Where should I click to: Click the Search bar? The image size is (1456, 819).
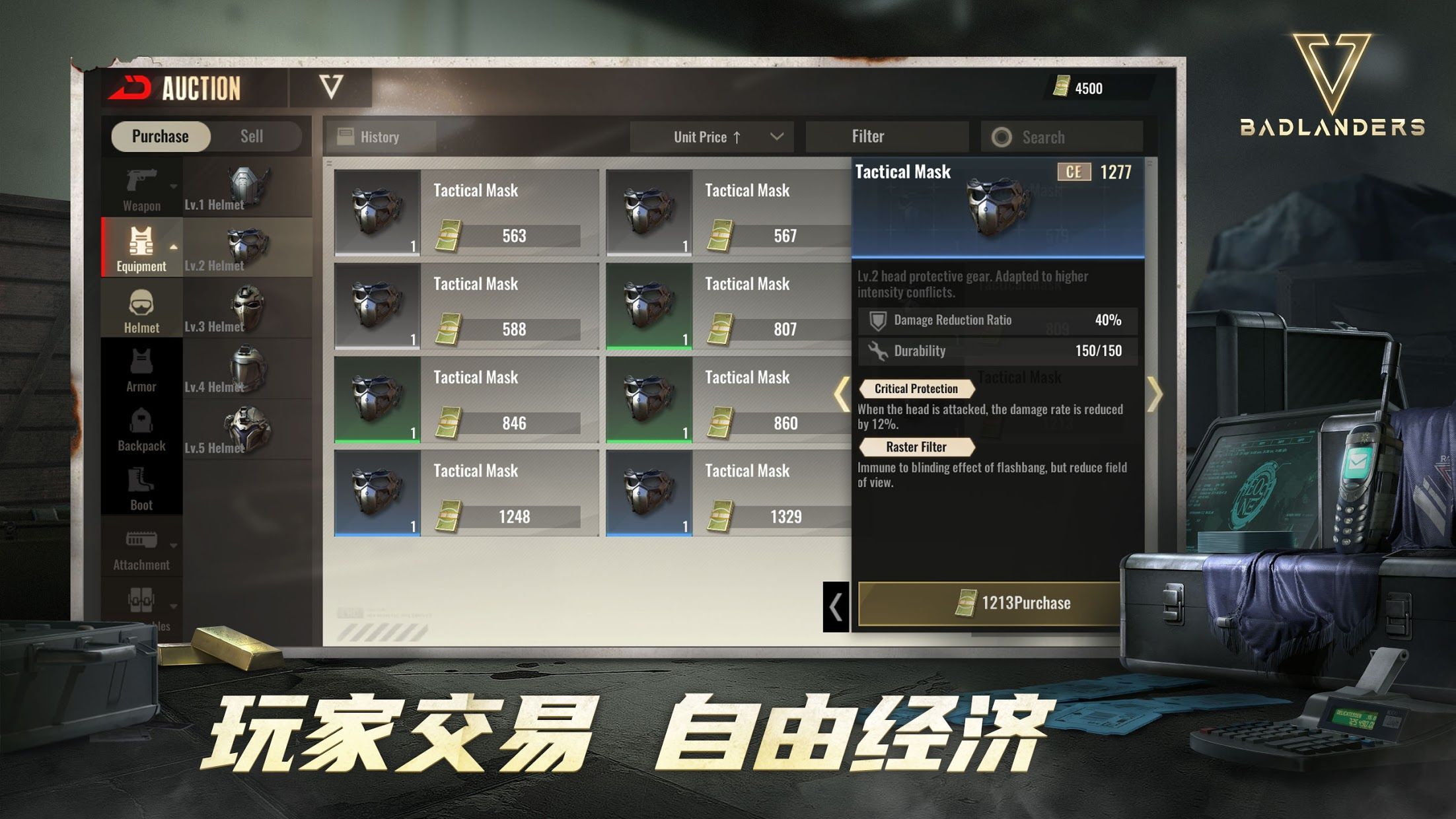[x=1060, y=136]
